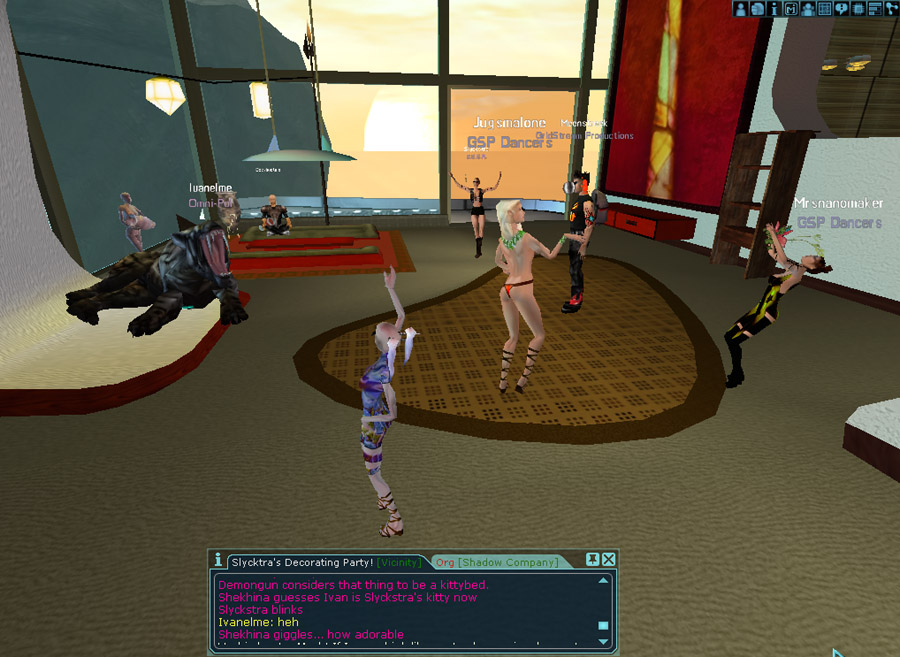The width and height of the screenshot is (900, 657).
Task: Open the connected nodes toolbar icon
Action: pyautogui.click(x=890, y=9)
